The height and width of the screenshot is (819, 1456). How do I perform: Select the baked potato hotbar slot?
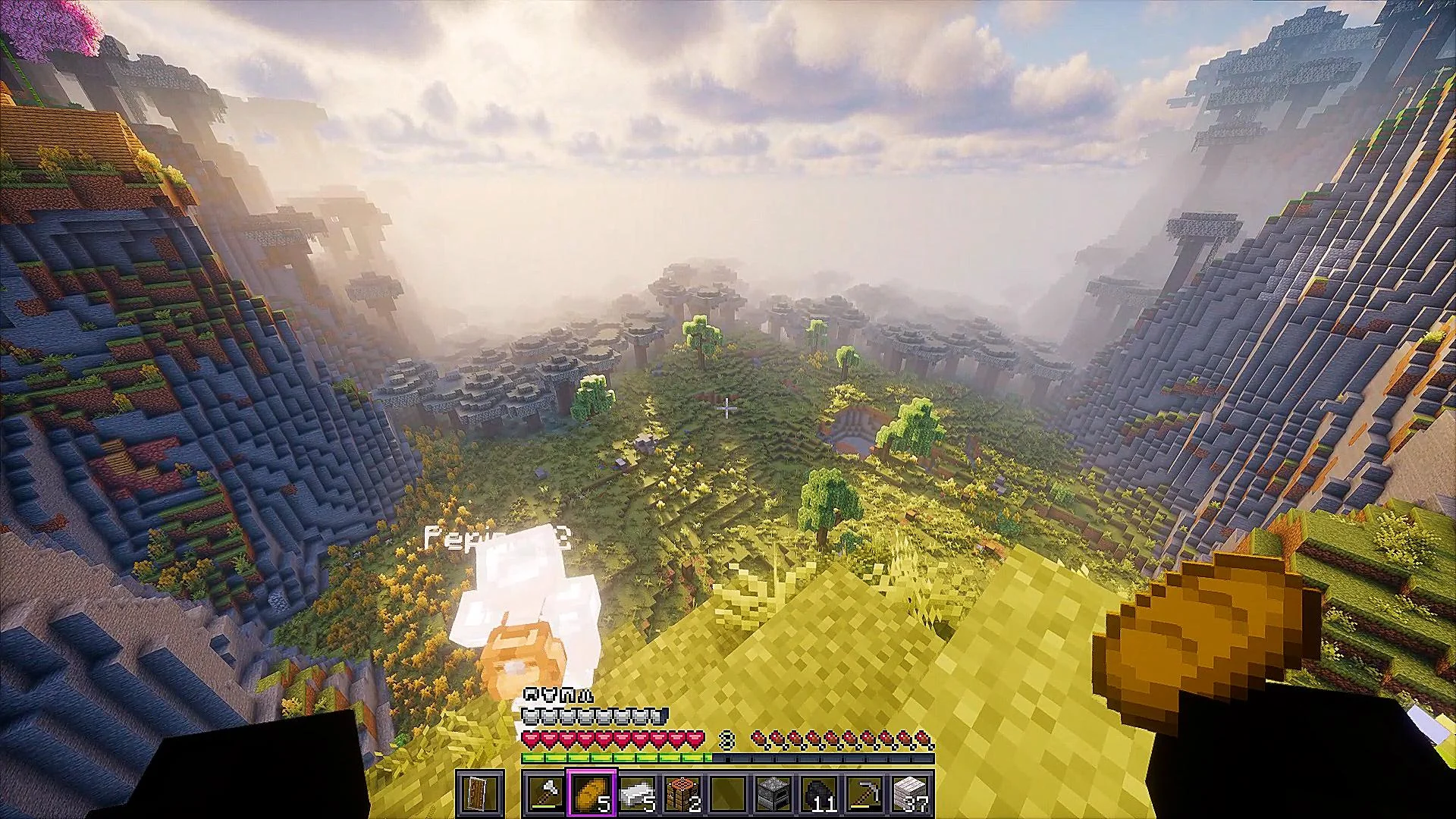click(x=592, y=792)
